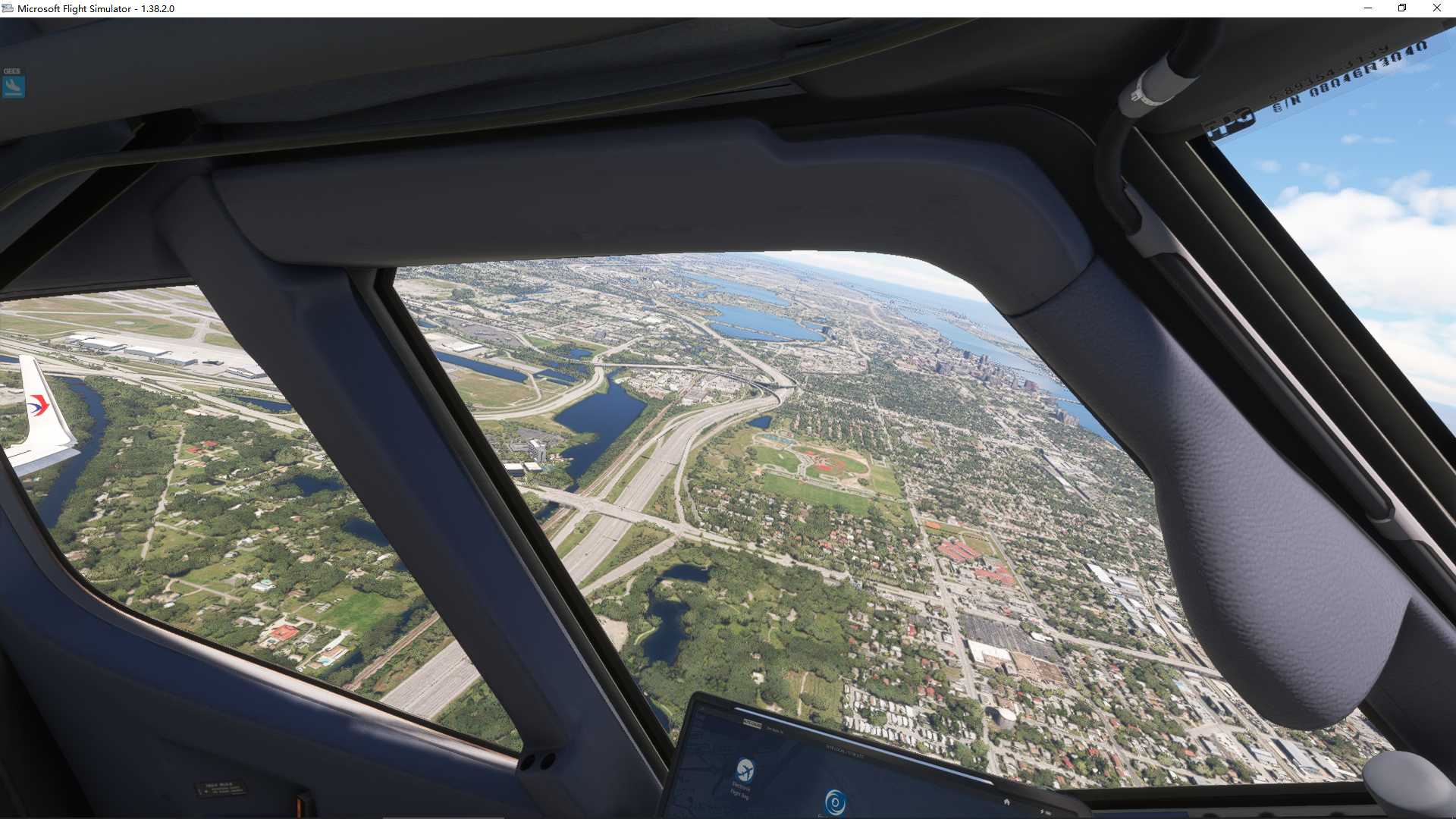1456x819 pixels.
Task: Tap the tablet's home button
Action: (1006, 802)
